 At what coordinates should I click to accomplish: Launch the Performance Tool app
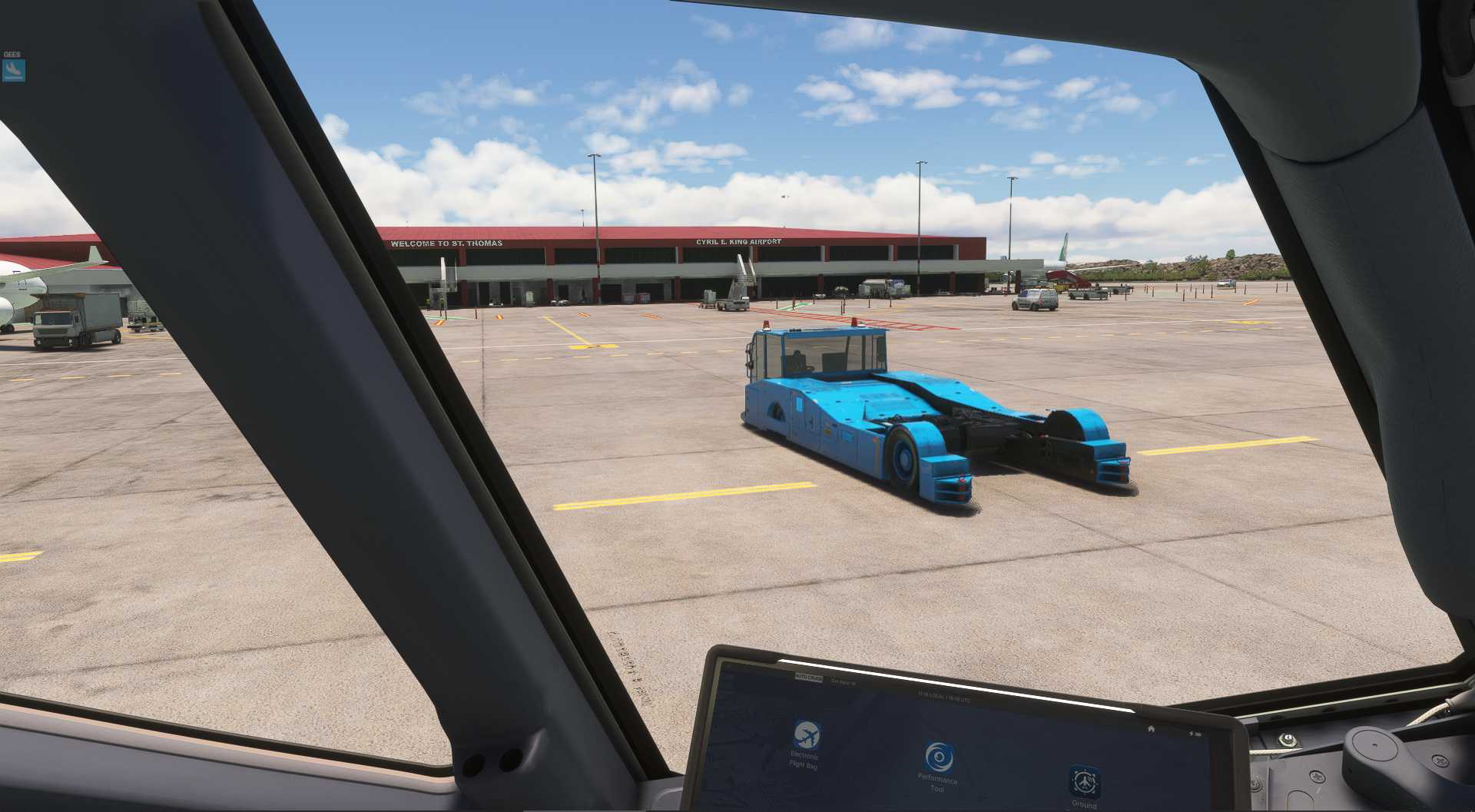coord(938,757)
